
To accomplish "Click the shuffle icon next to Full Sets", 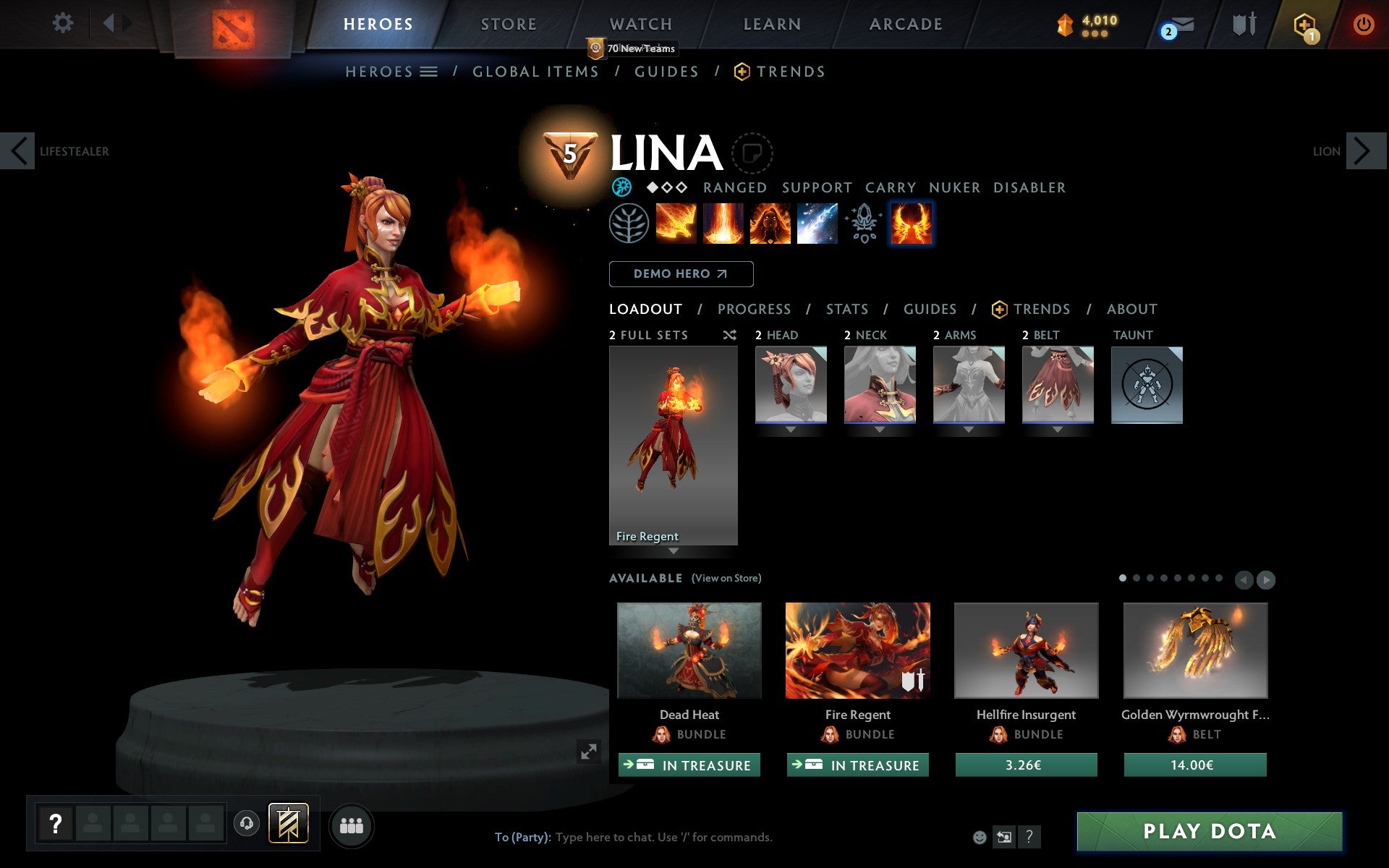I will [x=729, y=335].
